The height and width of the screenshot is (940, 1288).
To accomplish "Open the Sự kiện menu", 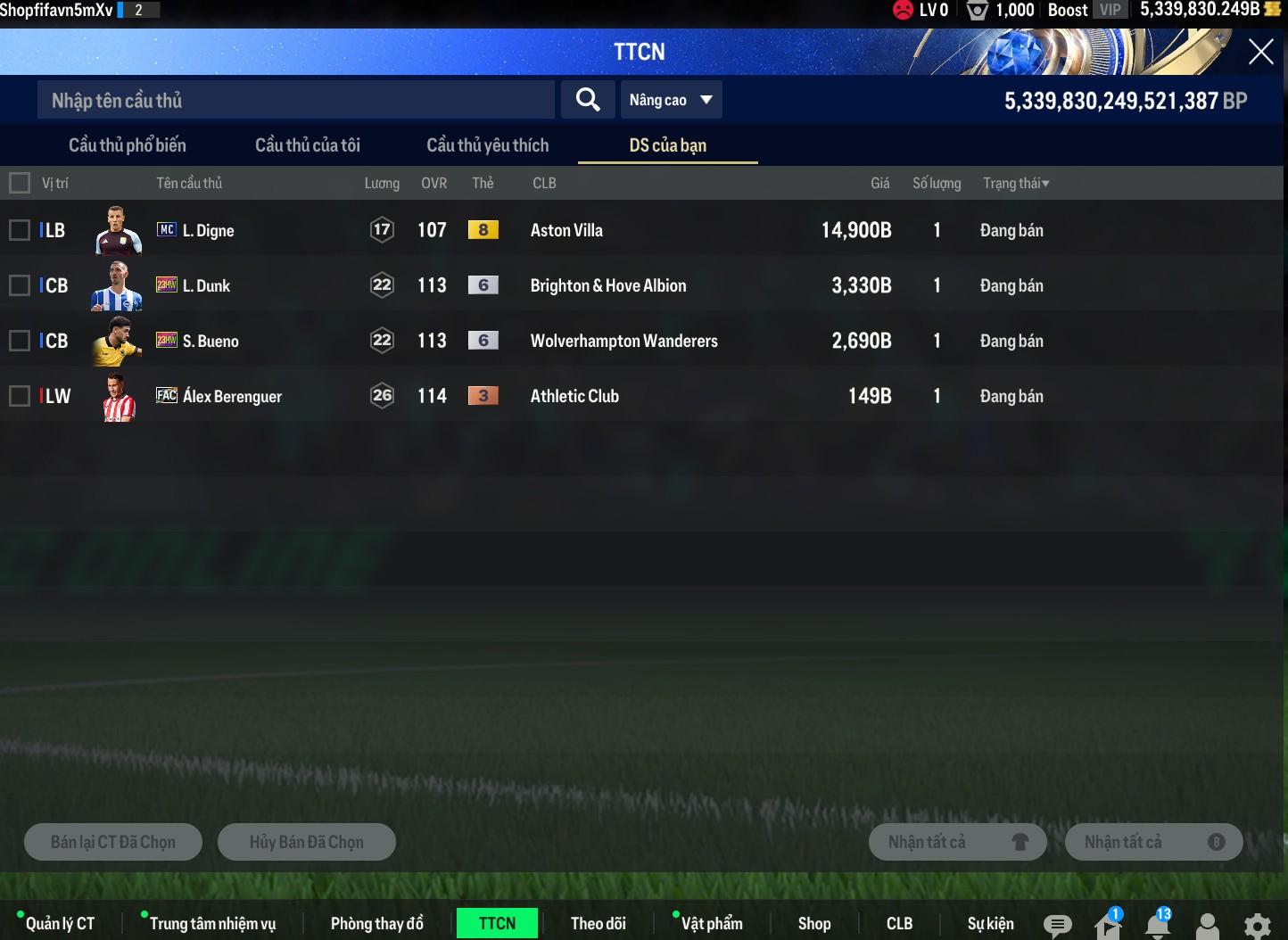I will click(x=990, y=924).
